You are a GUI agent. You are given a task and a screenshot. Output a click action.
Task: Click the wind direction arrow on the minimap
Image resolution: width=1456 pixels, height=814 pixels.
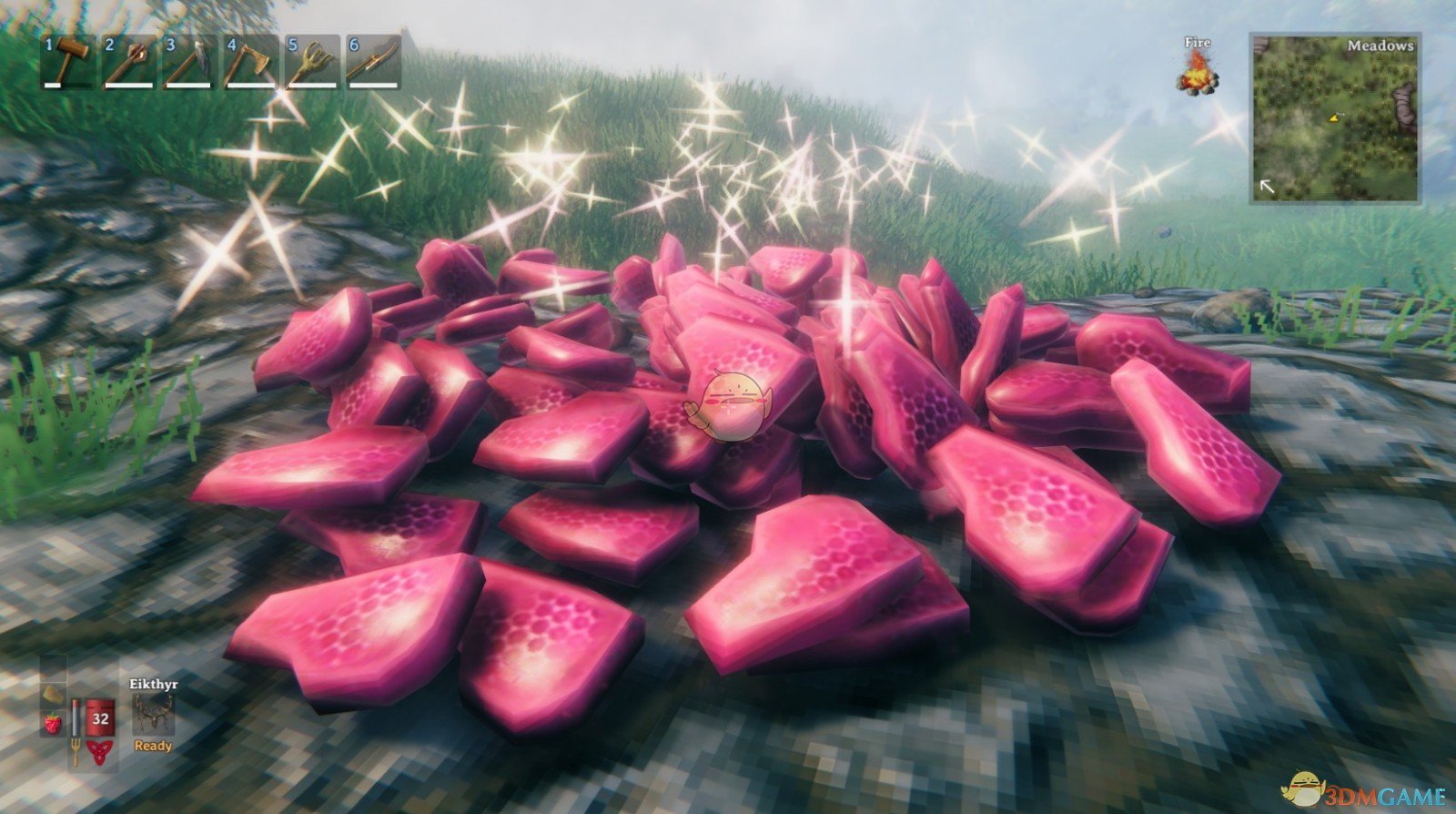[x=1268, y=187]
